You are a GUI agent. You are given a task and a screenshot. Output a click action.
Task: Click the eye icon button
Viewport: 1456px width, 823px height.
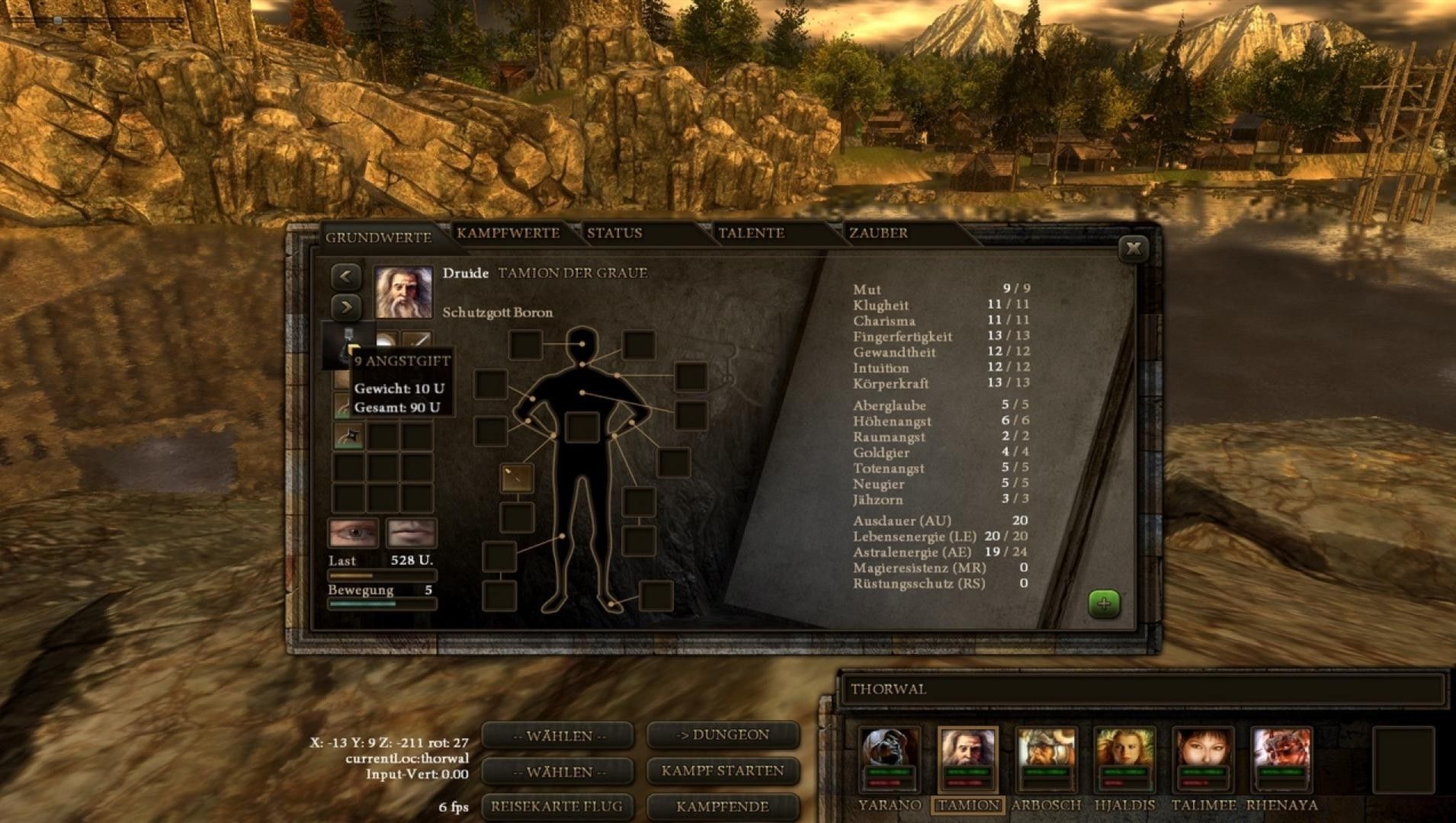point(353,533)
